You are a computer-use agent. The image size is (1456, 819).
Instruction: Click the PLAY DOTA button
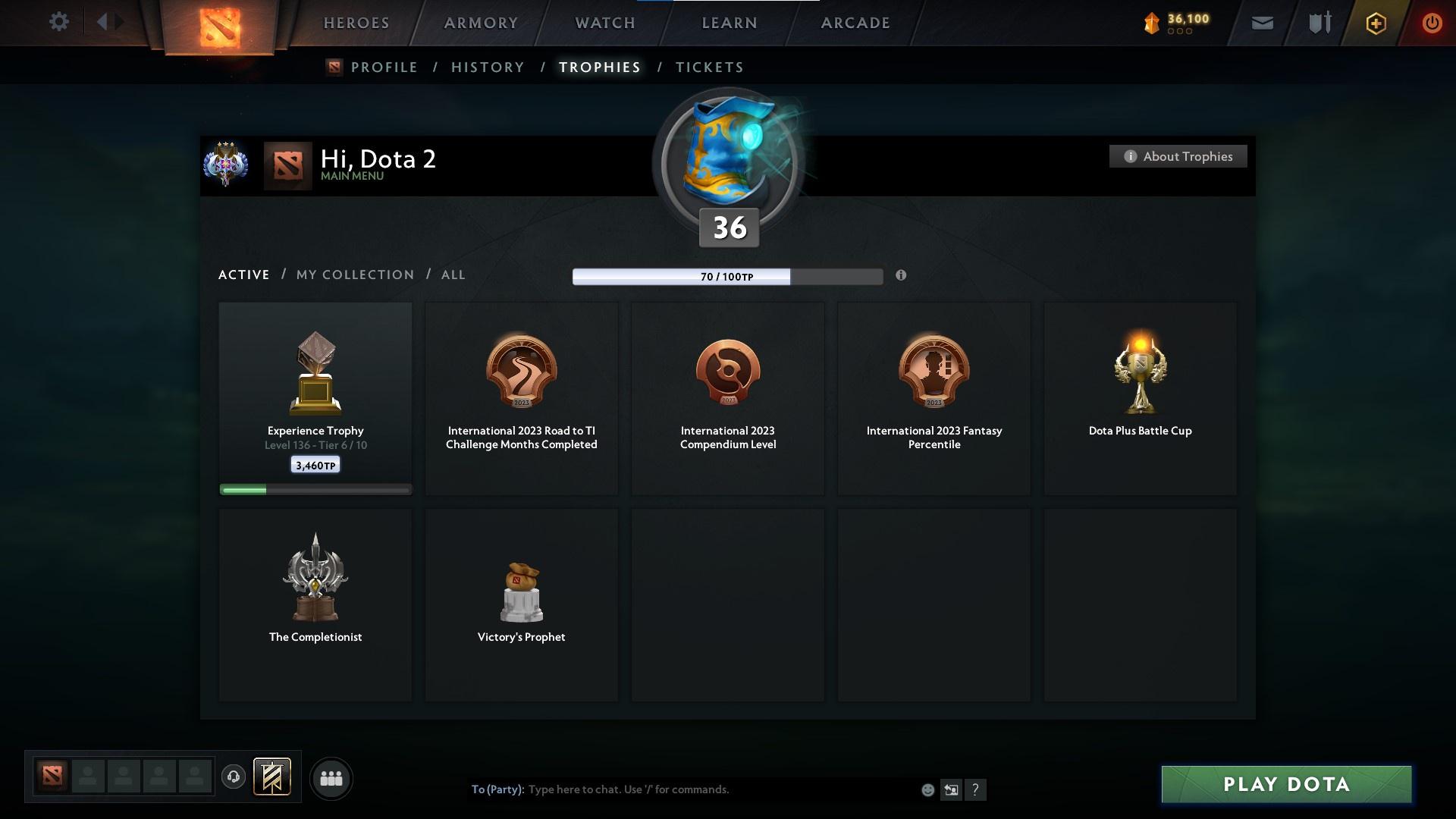pos(1285,785)
